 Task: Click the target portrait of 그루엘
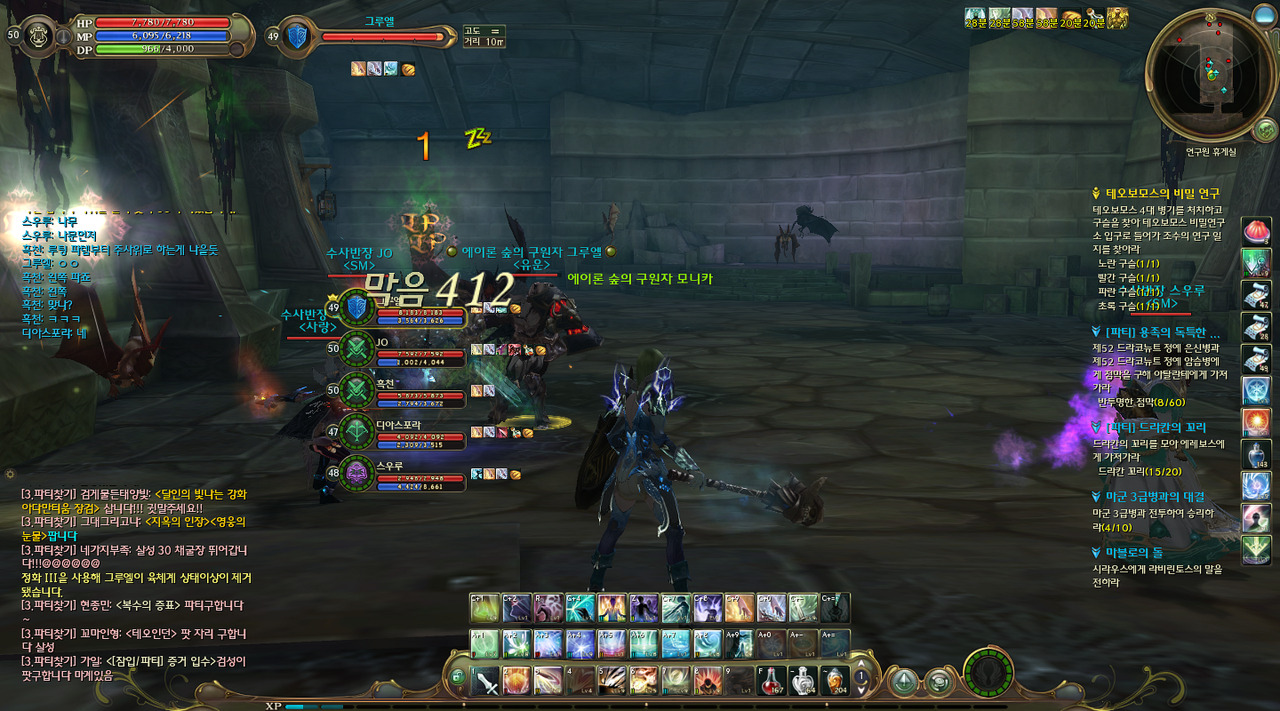298,36
